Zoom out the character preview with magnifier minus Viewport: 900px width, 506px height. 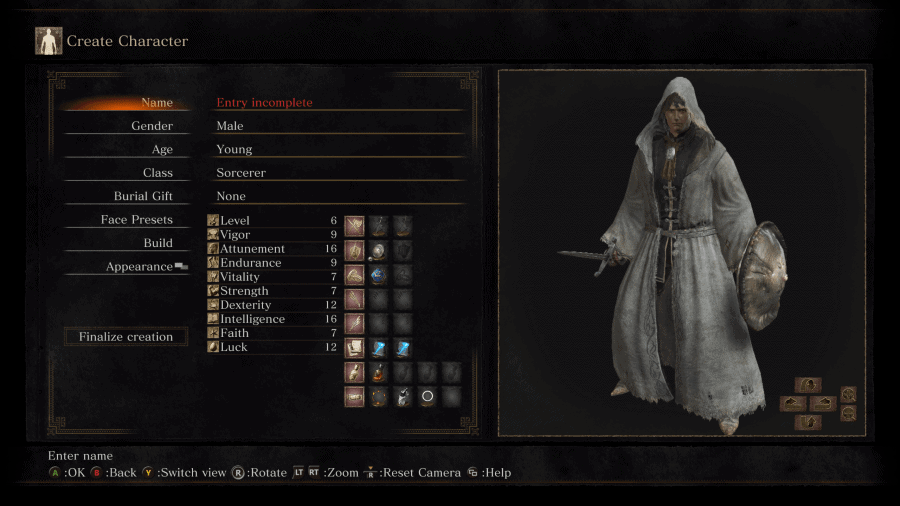848,413
